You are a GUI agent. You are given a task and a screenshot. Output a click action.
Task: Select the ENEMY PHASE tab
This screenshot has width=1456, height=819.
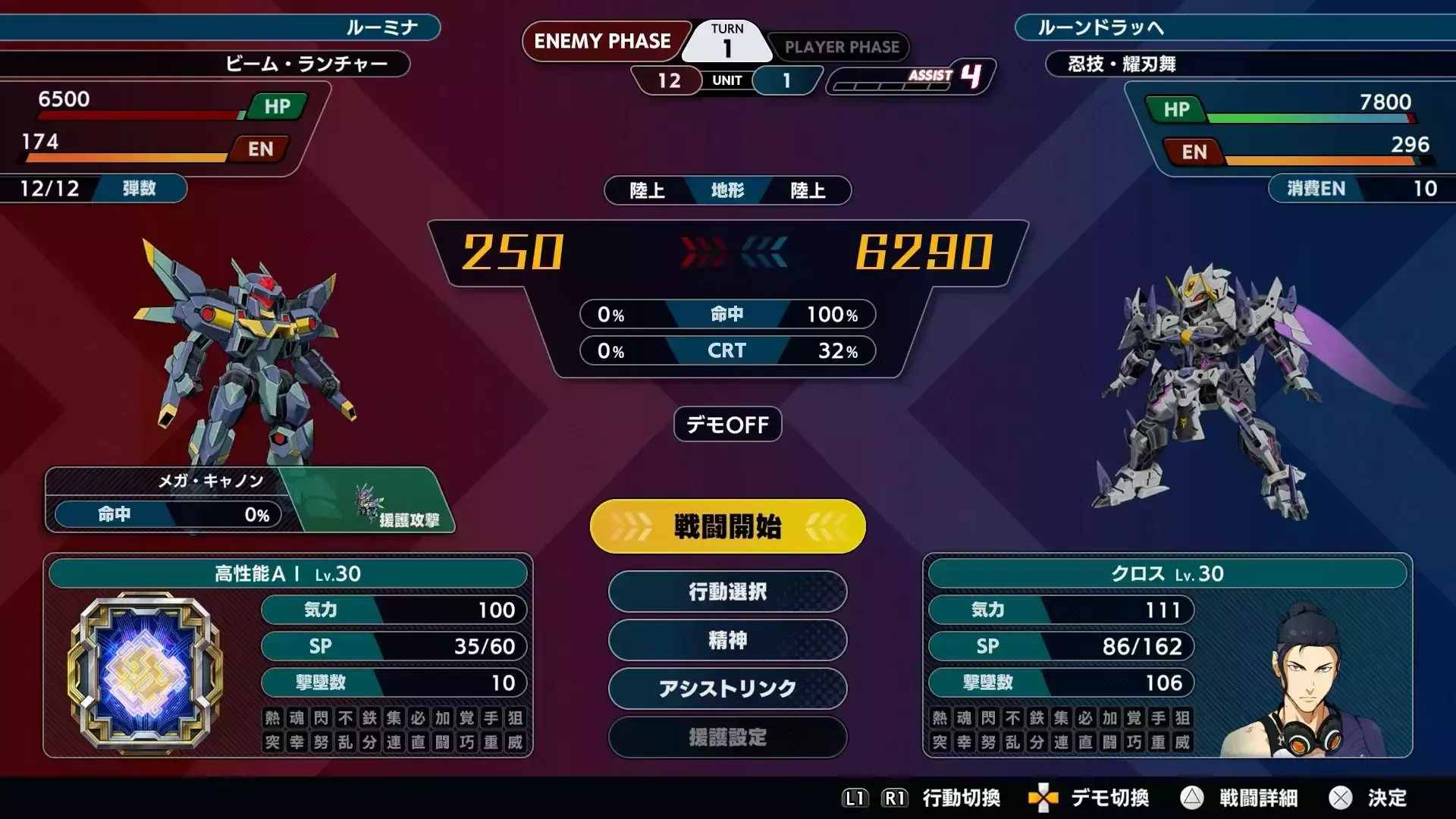(x=604, y=42)
